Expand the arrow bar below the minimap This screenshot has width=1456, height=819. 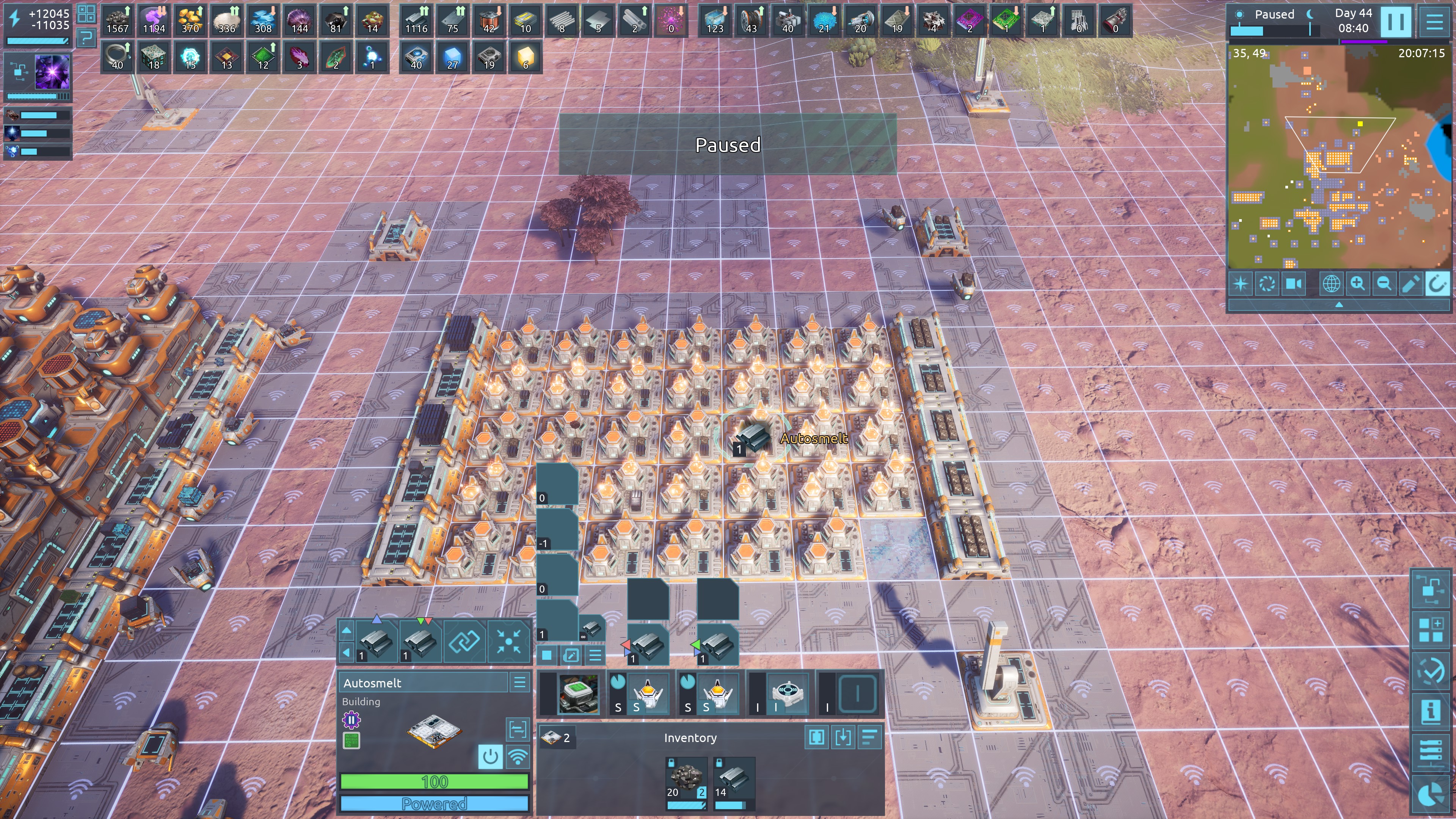click(1339, 304)
